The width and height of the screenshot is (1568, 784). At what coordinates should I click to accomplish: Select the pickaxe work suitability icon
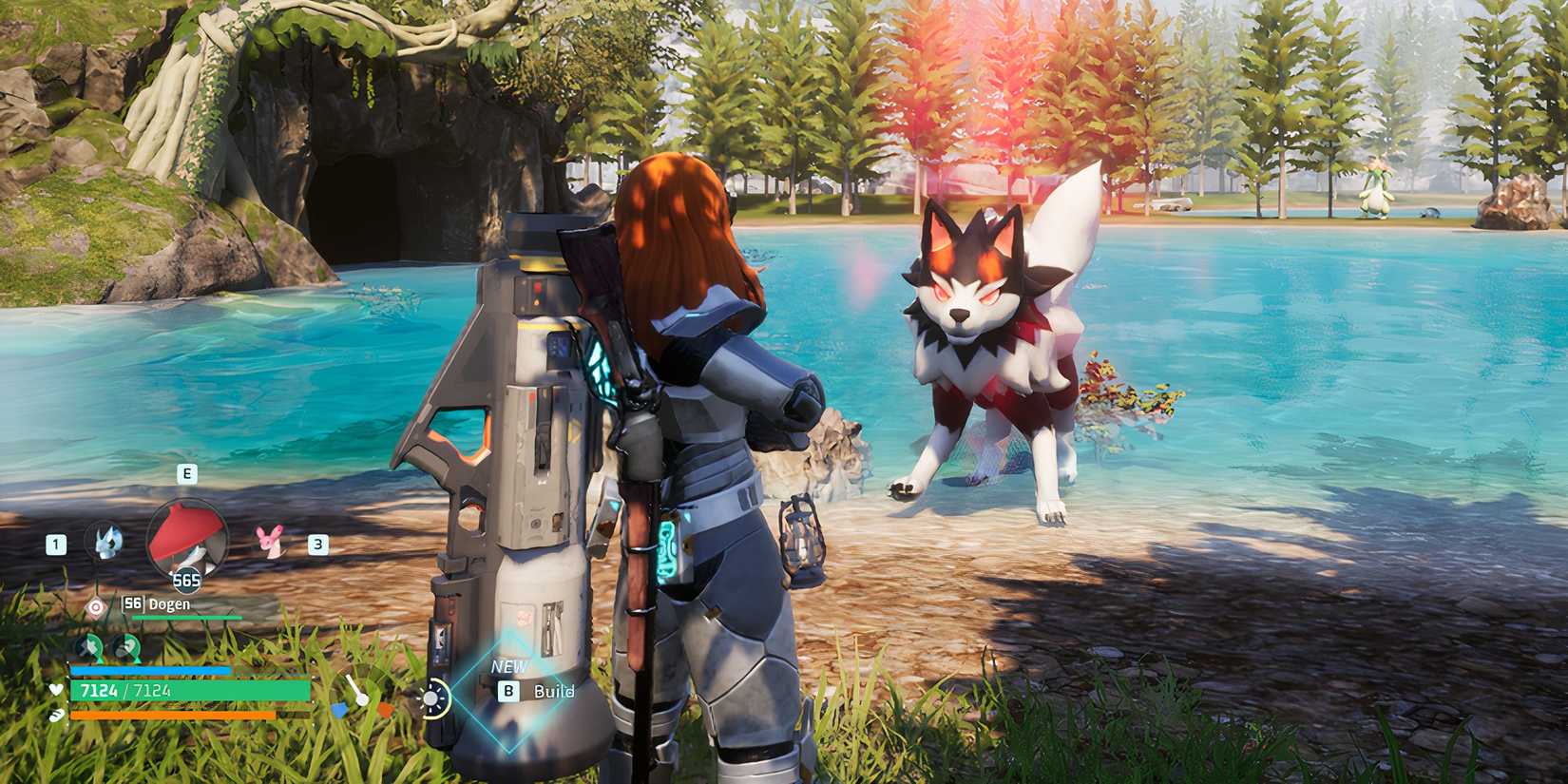(88, 647)
